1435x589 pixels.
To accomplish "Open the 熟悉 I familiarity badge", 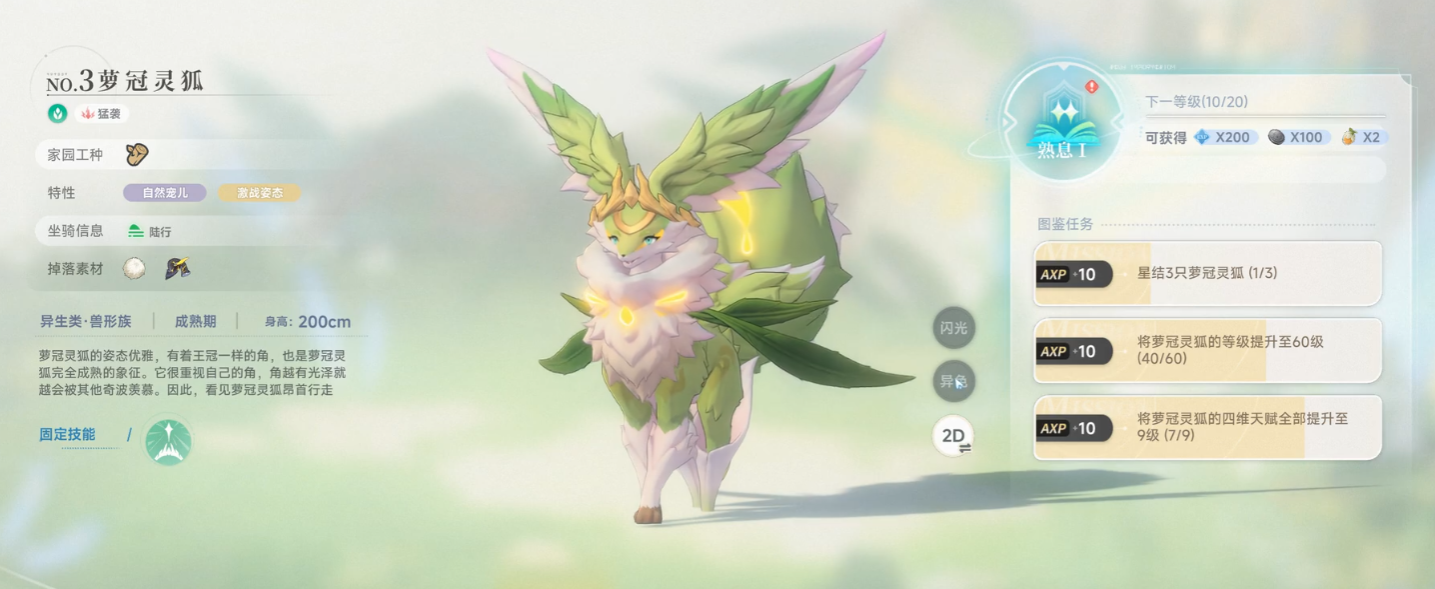I will pos(1062,125).
